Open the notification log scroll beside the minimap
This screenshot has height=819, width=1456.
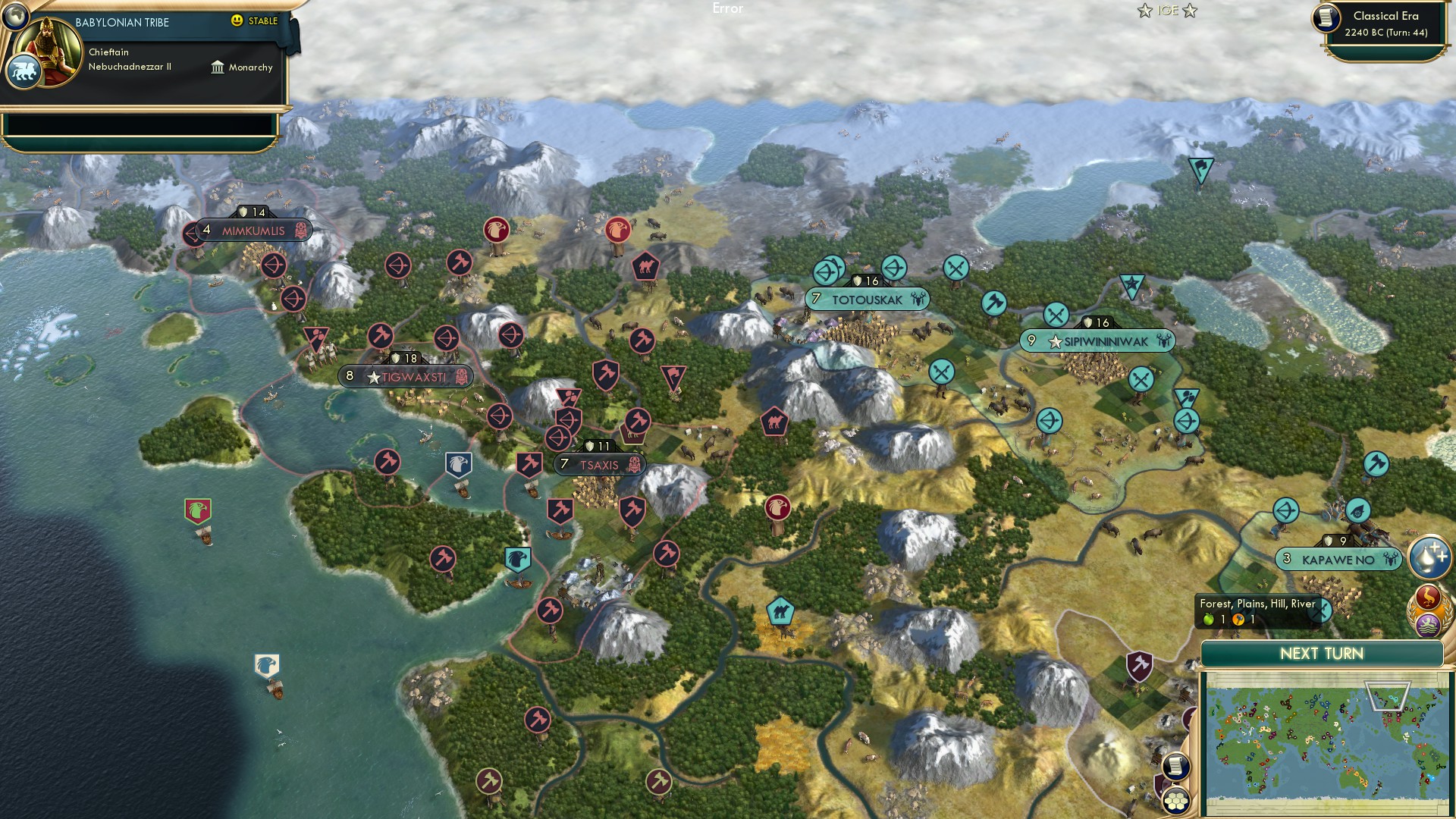click(x=1176, y=765)
